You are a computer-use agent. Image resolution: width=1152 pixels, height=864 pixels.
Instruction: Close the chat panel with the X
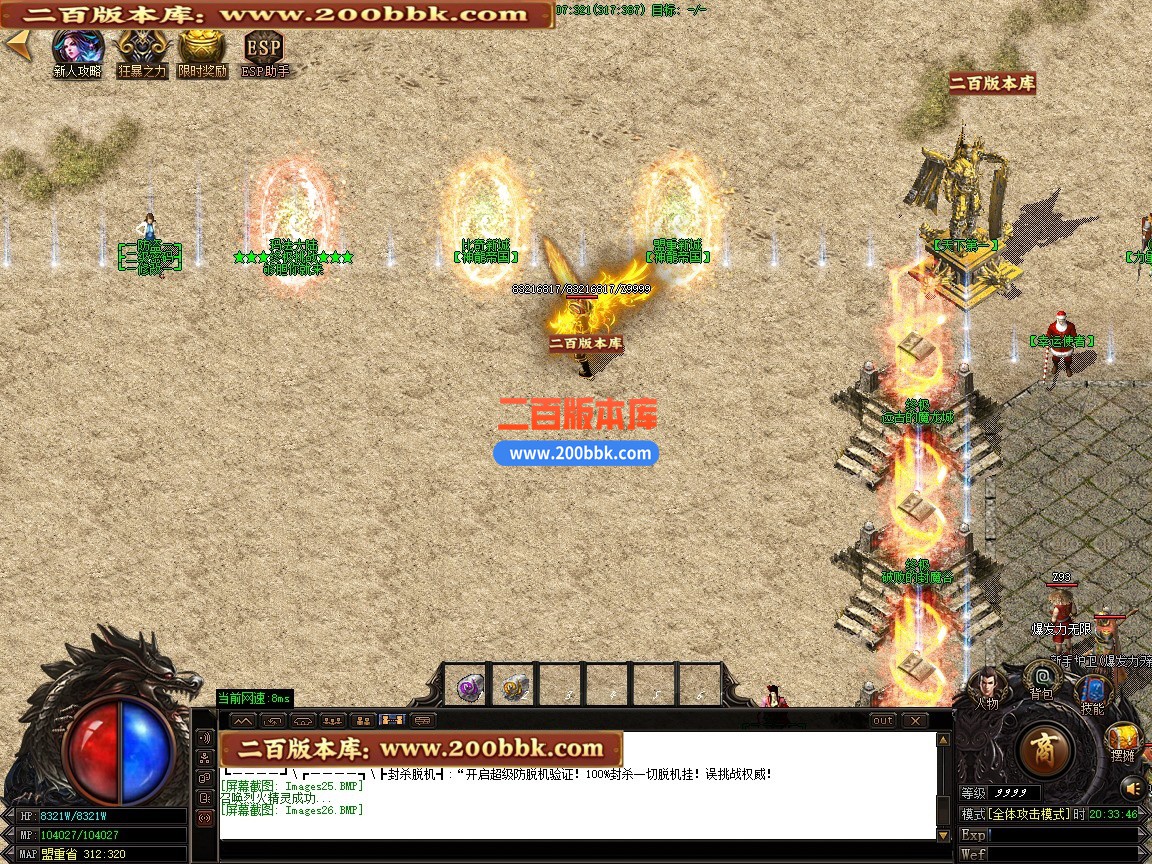coord(914,720)
